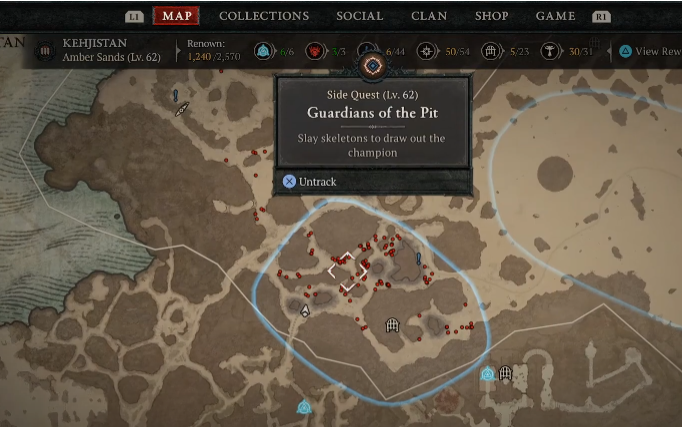Click the white diamond quest marker on map
The width and height of the screenshot is (682, 427).
tap(348, 271)
